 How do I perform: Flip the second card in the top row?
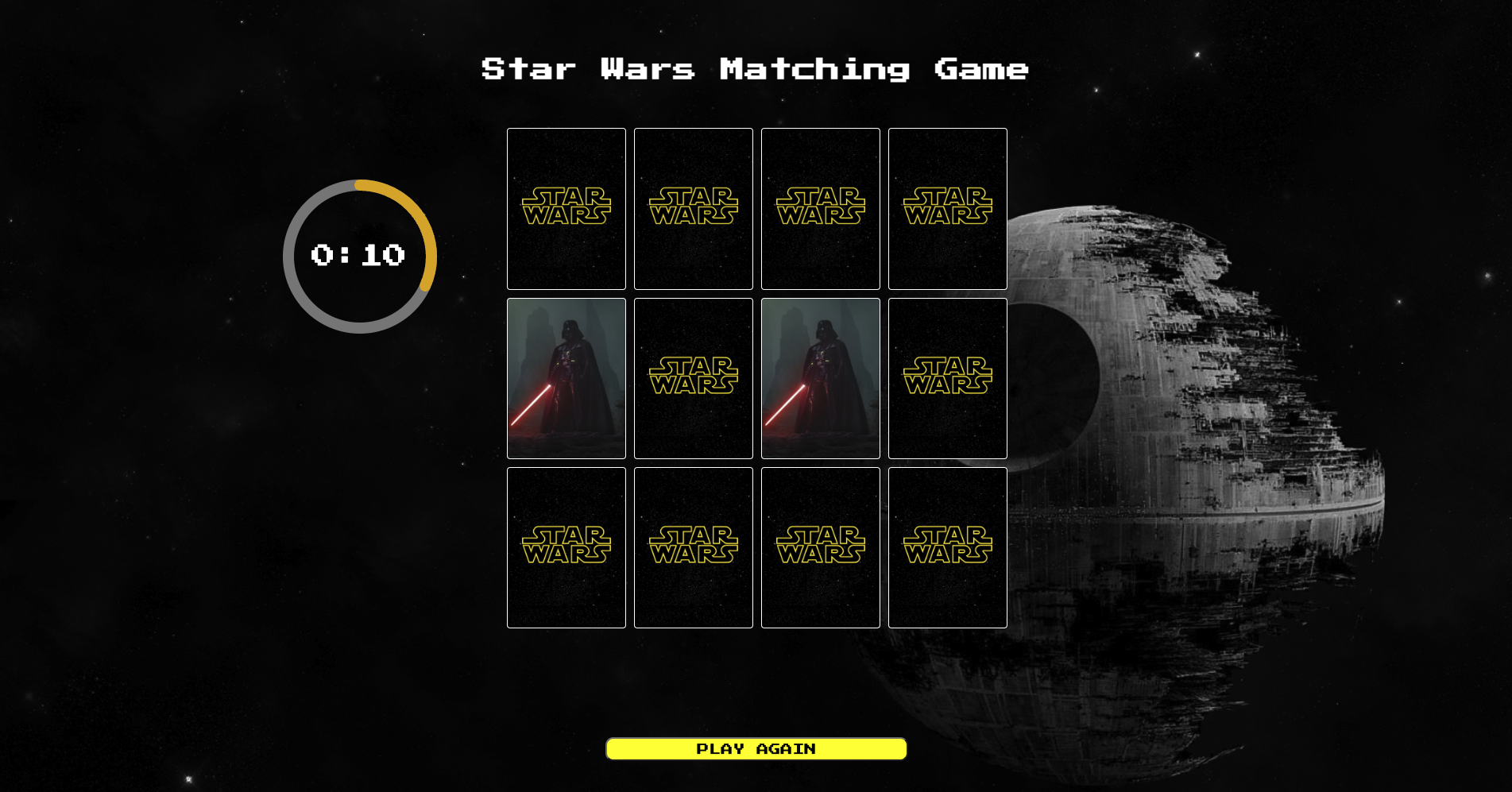point(693,207)
